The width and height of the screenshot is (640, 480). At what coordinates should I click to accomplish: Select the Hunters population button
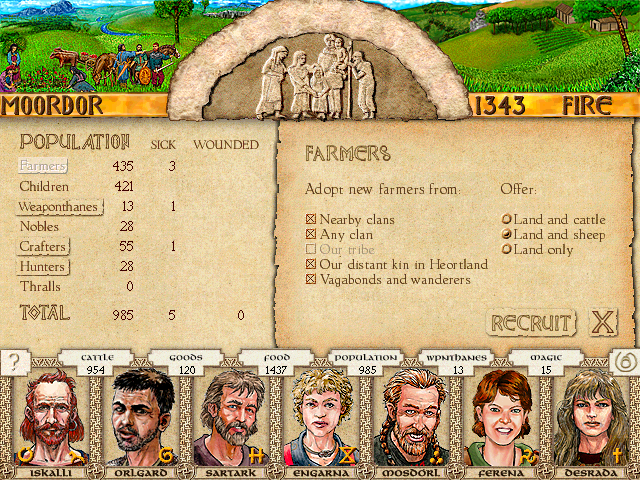tap(44, 267)
